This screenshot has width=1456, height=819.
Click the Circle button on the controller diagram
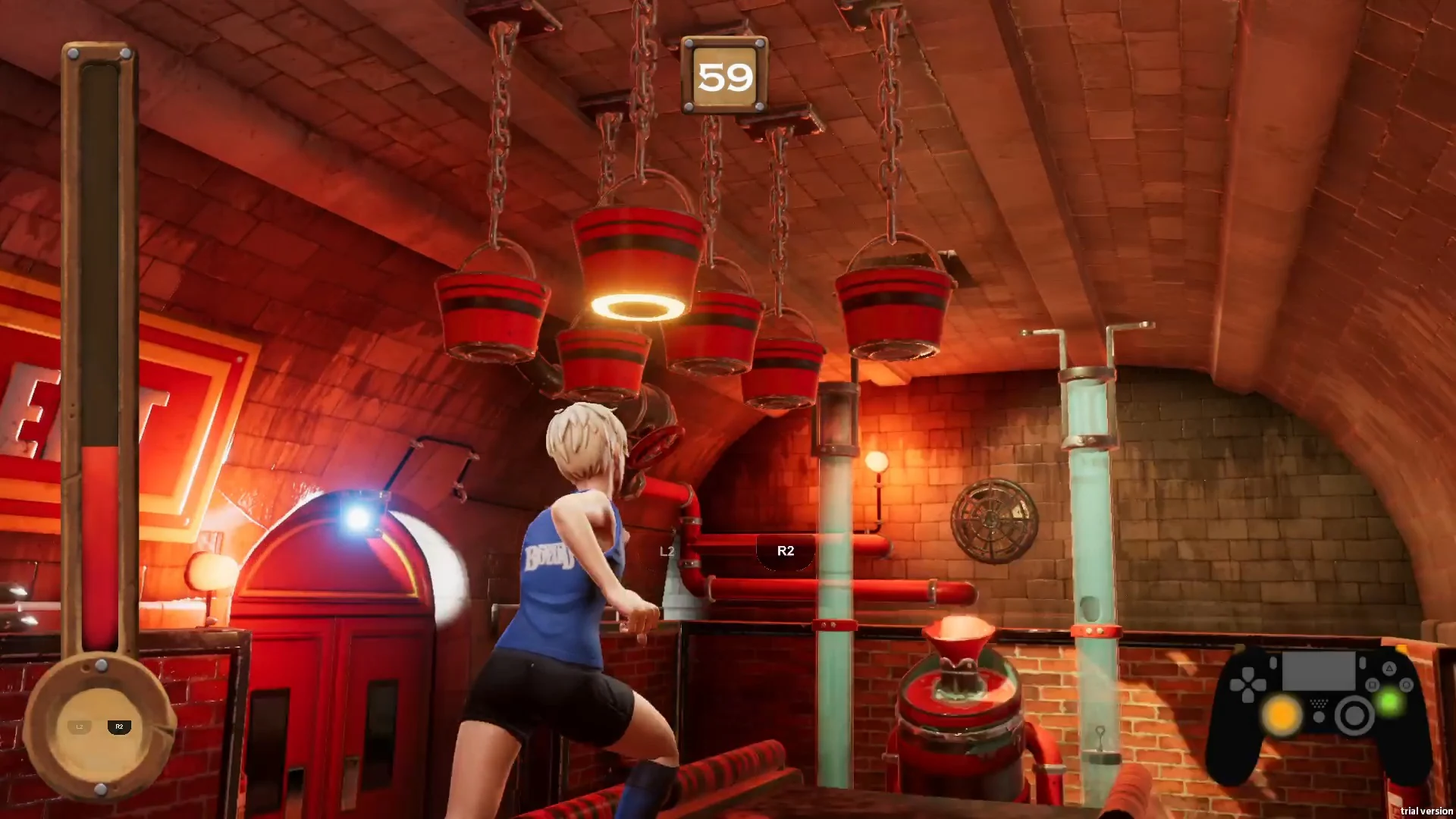point(1407,684)
